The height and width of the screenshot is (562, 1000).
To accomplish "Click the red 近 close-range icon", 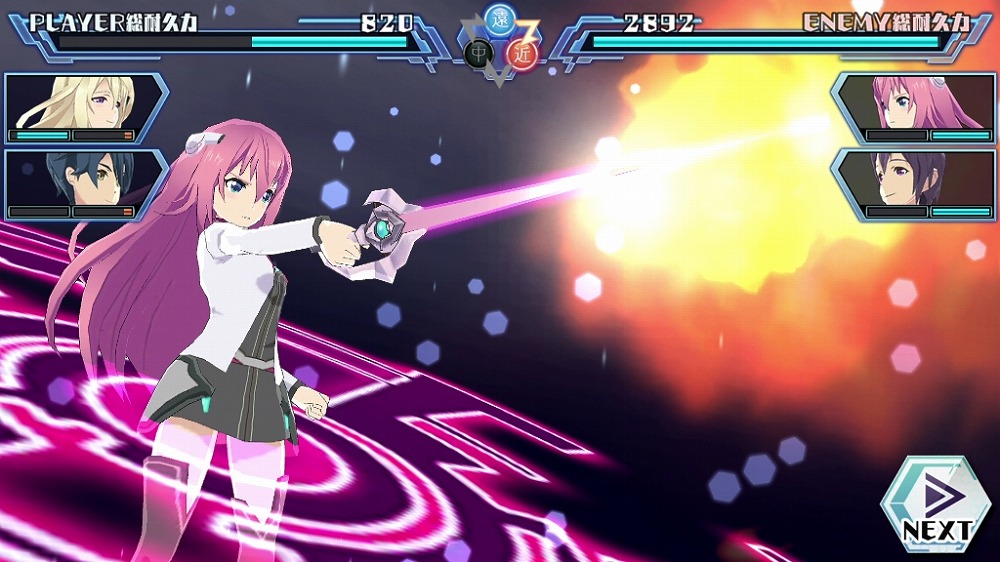I will click(x=521, y=54).
